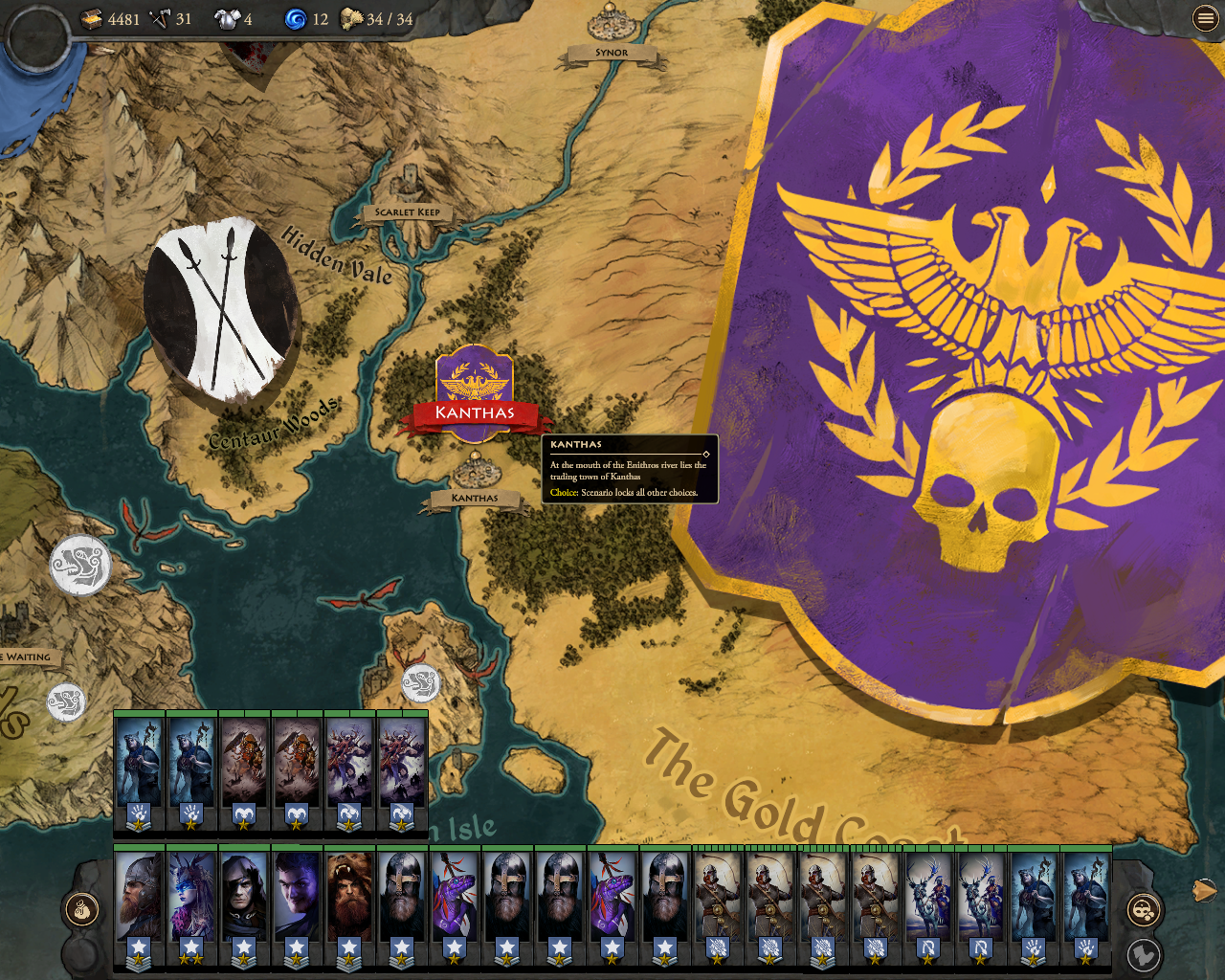Screen dimensions: 1225x980
Task: Open the faction portrait medallion bottom right
Action: tap(1144, 910)
